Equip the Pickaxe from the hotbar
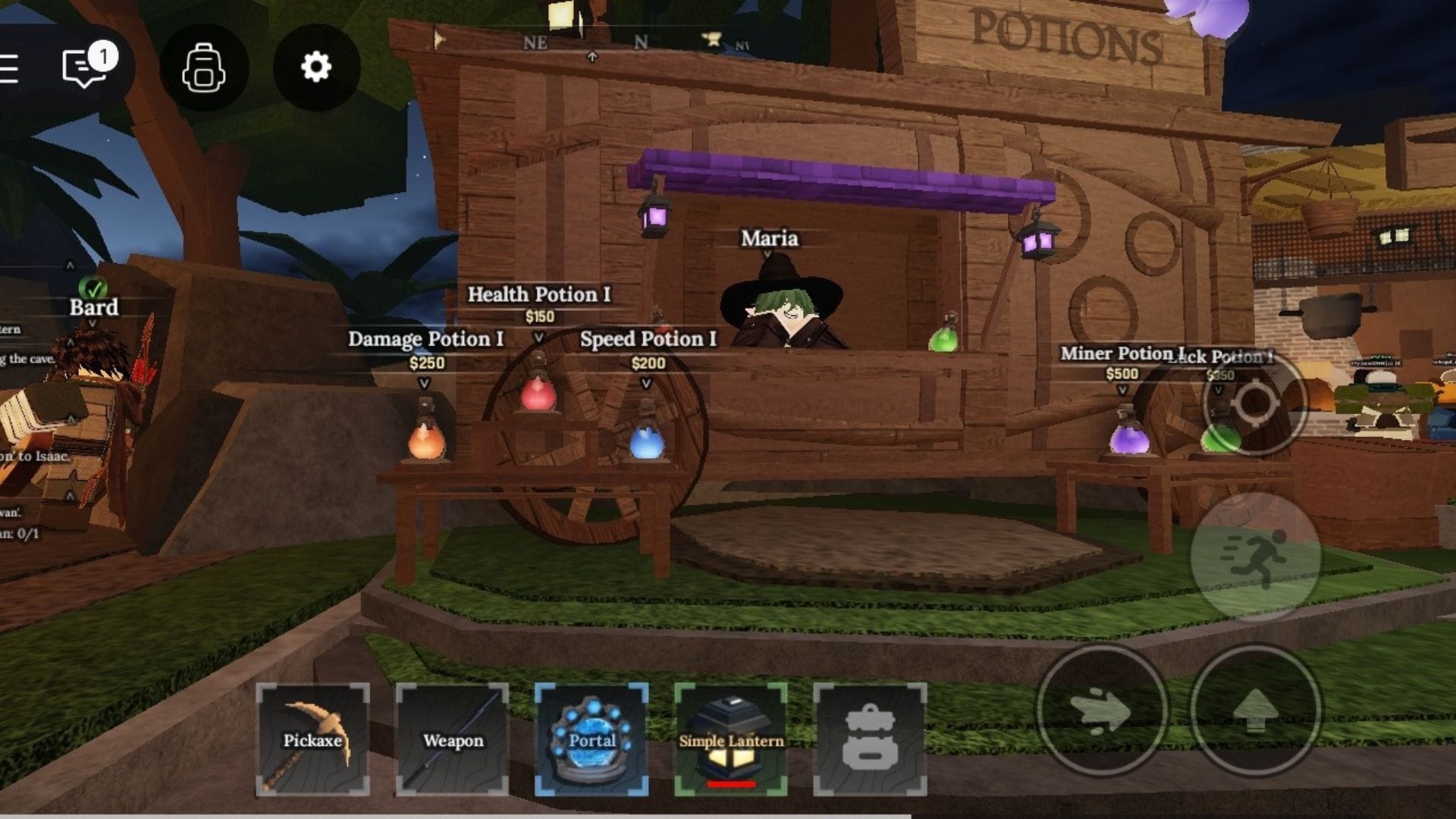This screenshot has height=819, width=1456. (313, 735)
